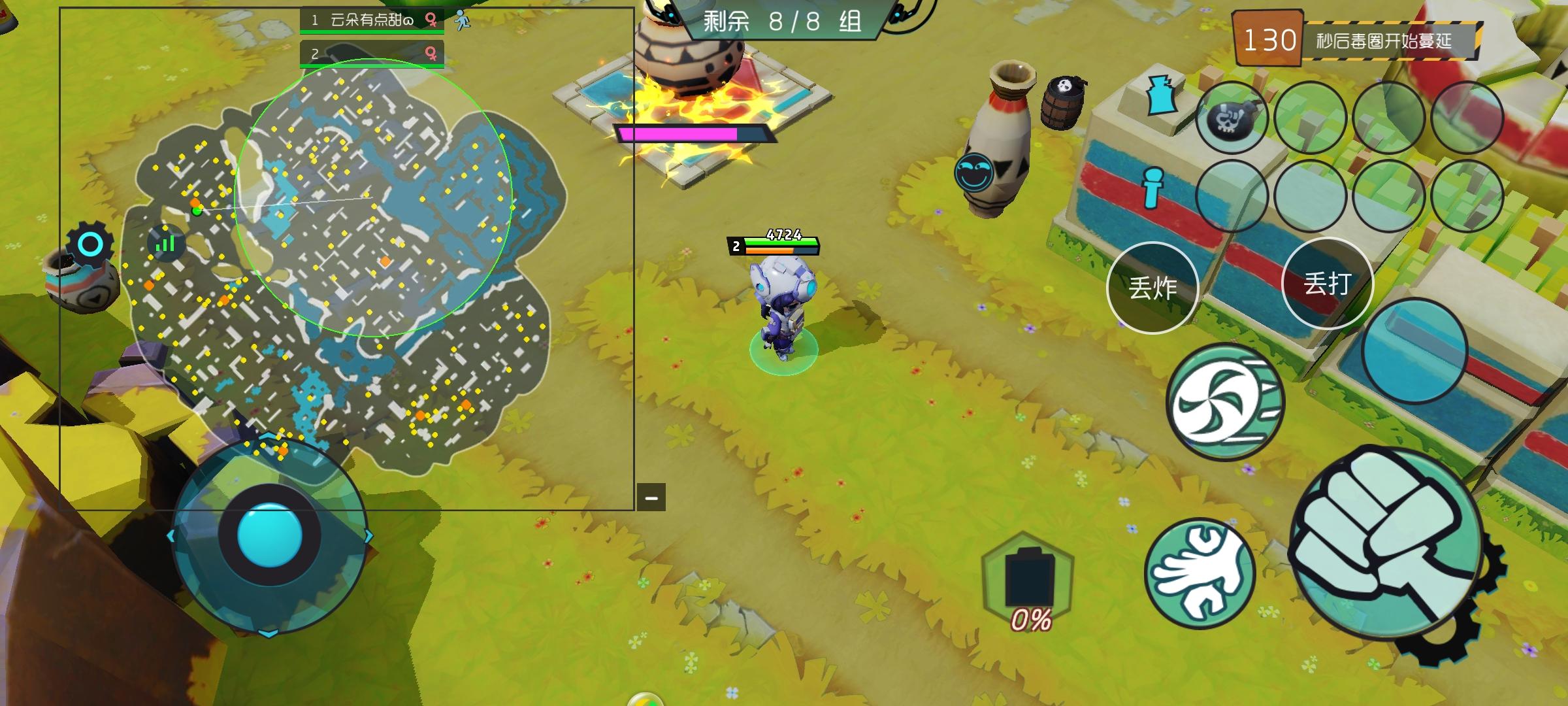Tap the running character status icon

(x=464, y=20)
